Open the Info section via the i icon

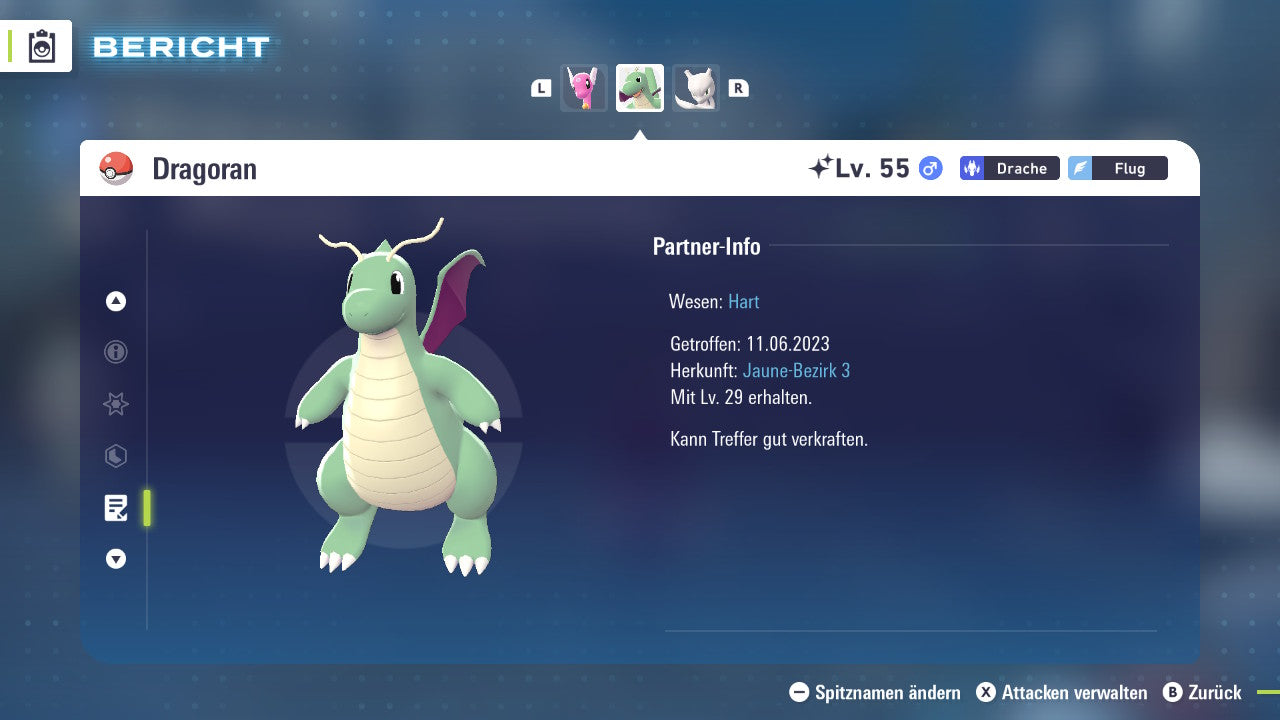(115, 352)
